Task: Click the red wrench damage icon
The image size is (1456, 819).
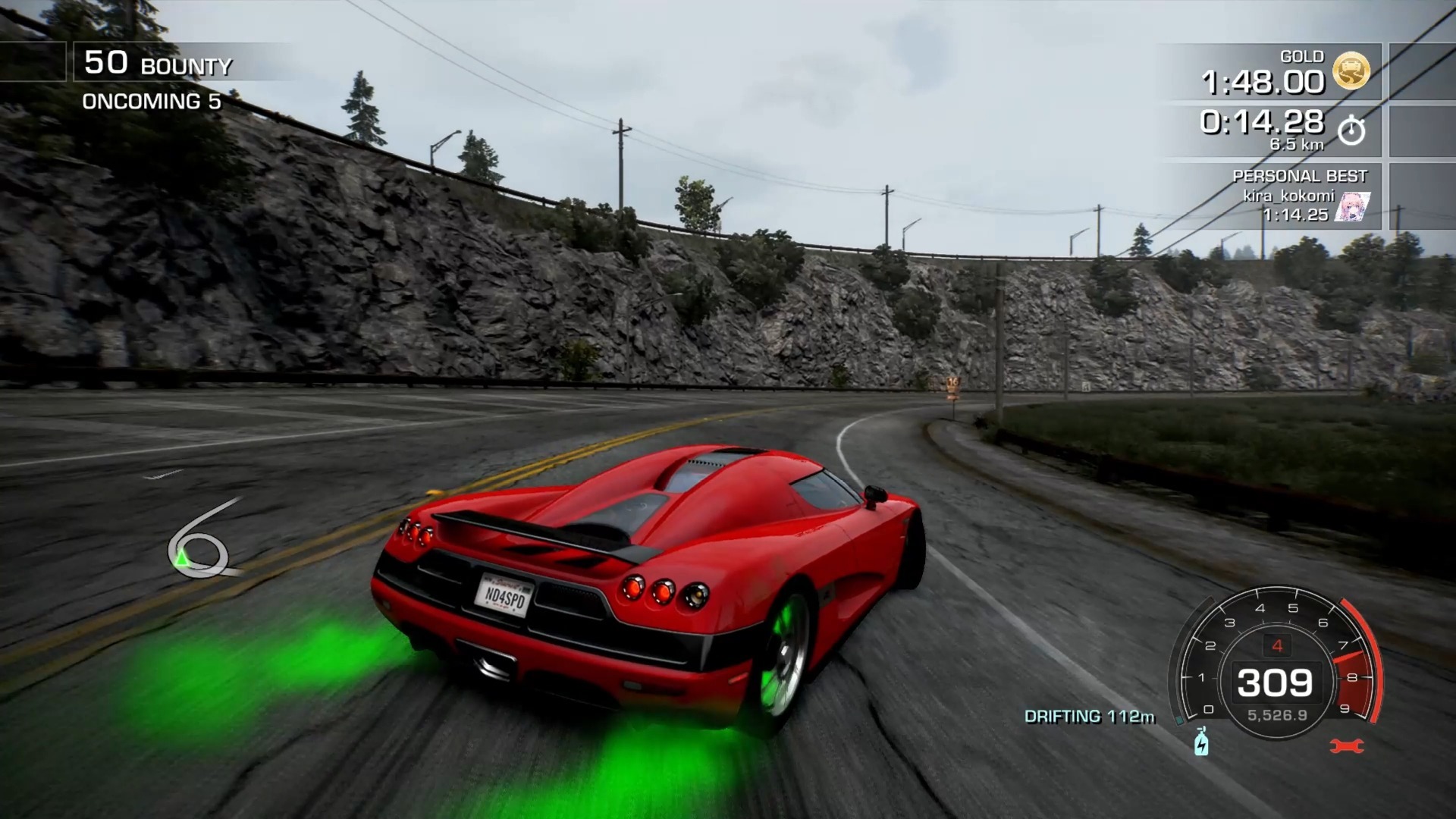Action: click(x=1347, y=746)
